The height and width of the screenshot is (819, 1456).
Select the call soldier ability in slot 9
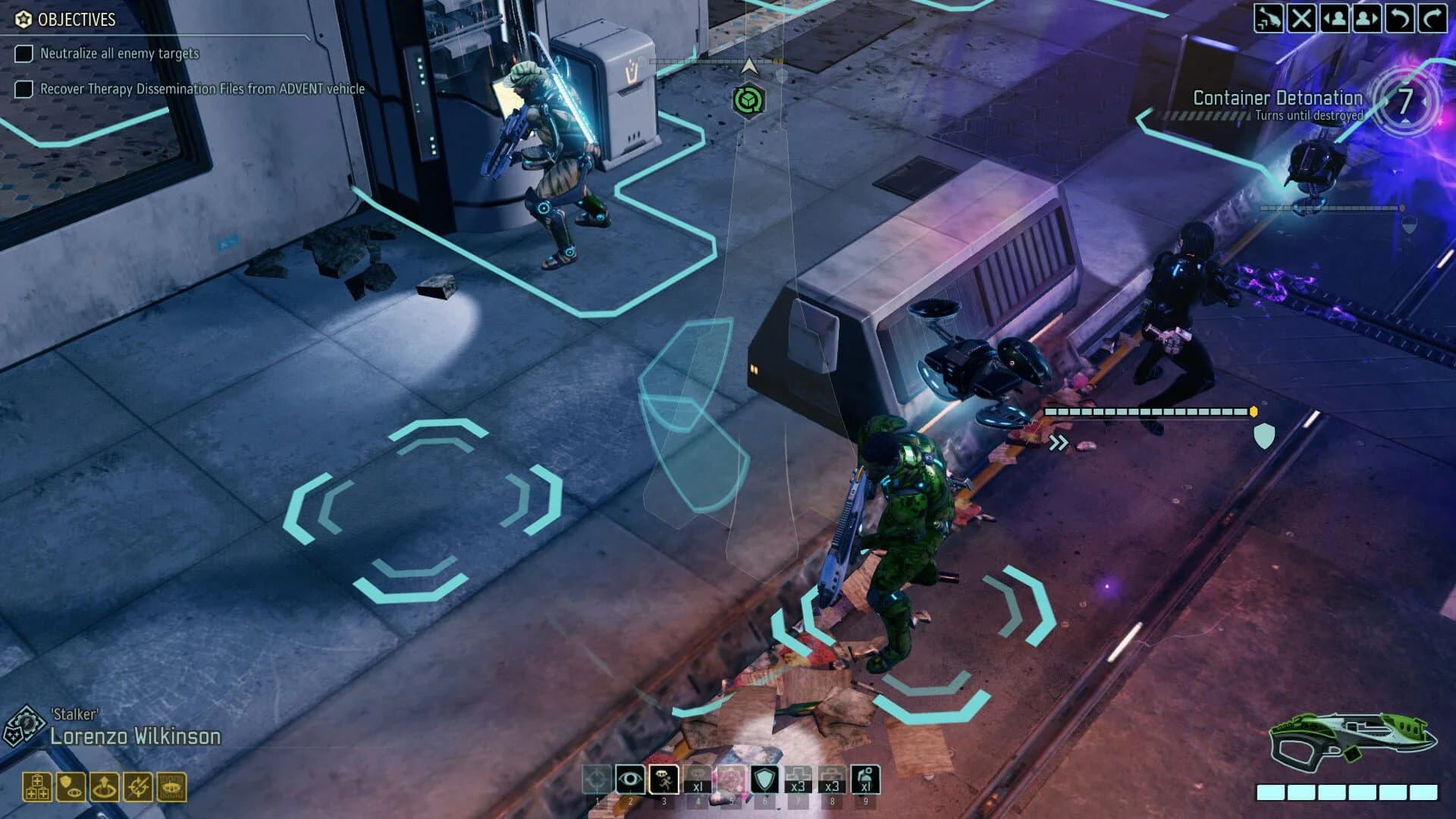pos(868,777)
